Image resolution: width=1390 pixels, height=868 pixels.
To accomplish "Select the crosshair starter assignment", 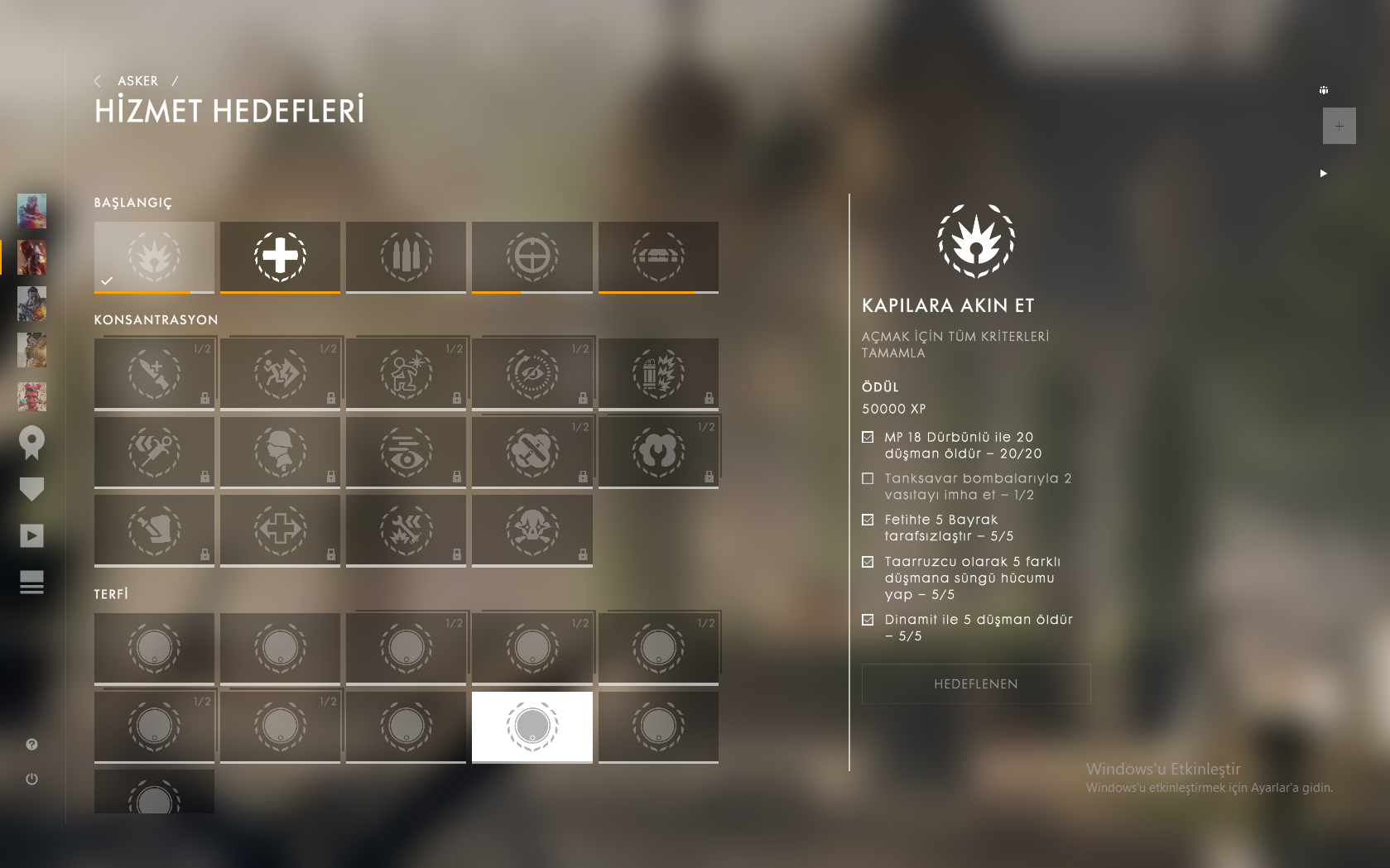I will click(531, 257).
